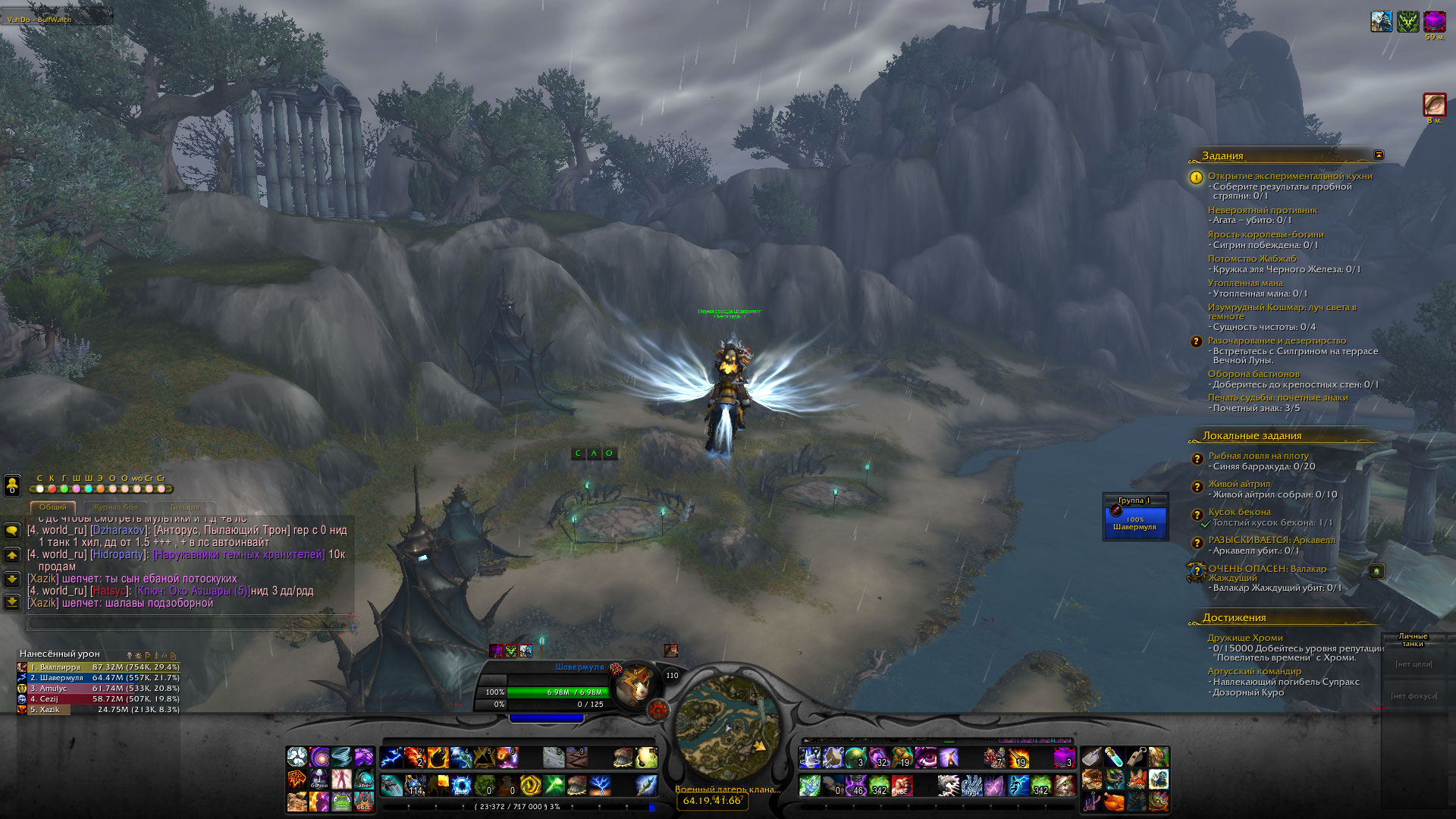The height and width of the screenshot is (819, 1456).
Task: Click the player portrait on the unit frame
Action: (x=637, y=684)
